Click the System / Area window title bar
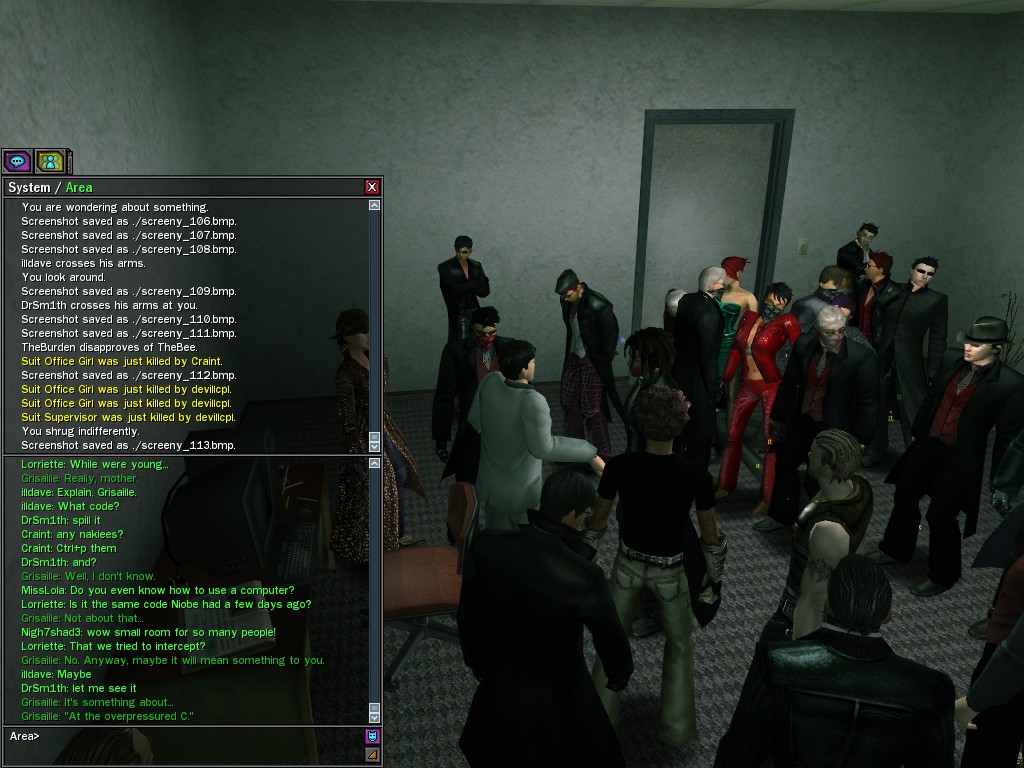Viewport: 1024px width, 768px height. (x=180, y=187)
